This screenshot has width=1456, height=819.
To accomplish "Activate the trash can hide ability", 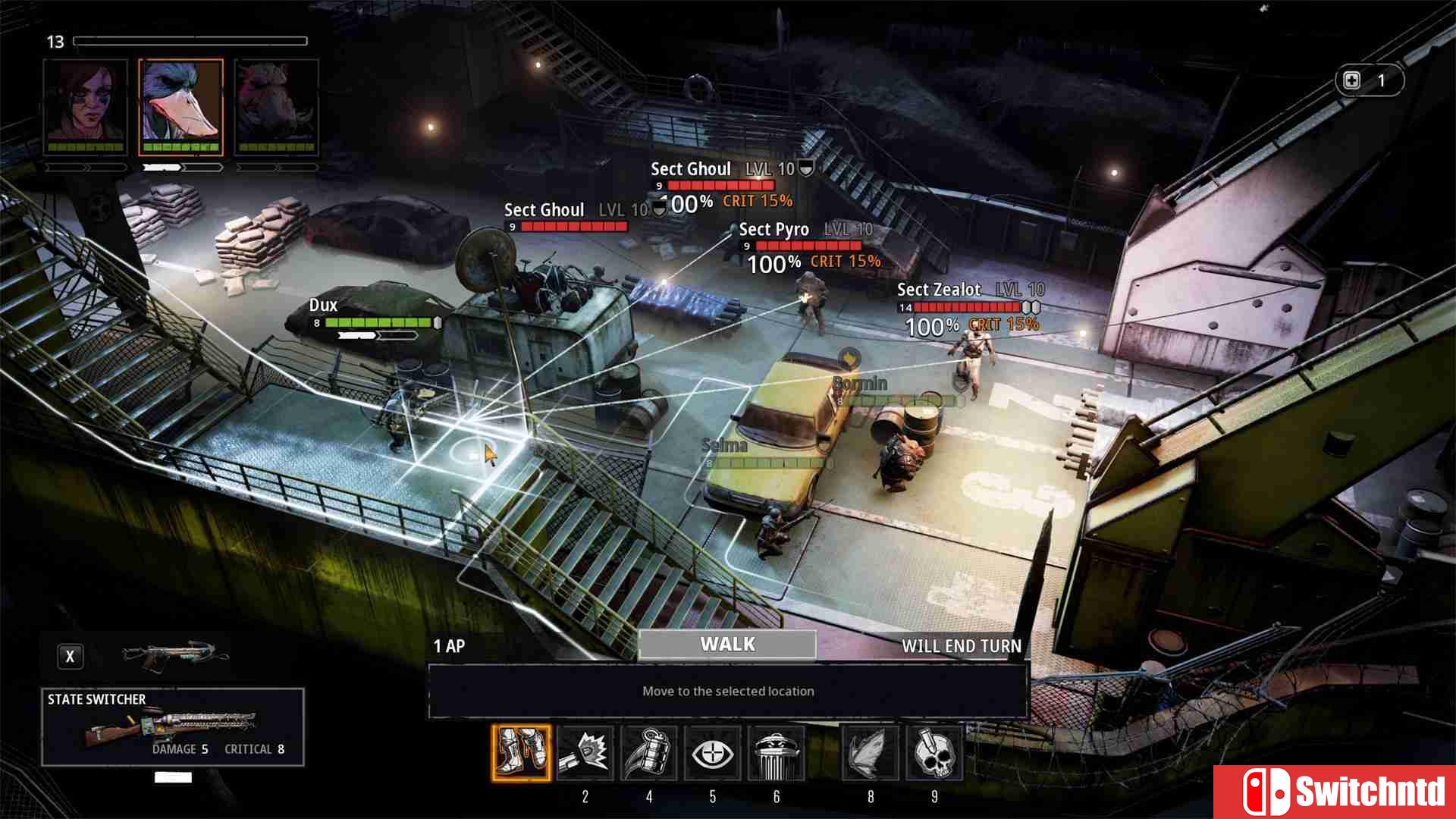I will point(777,753).
